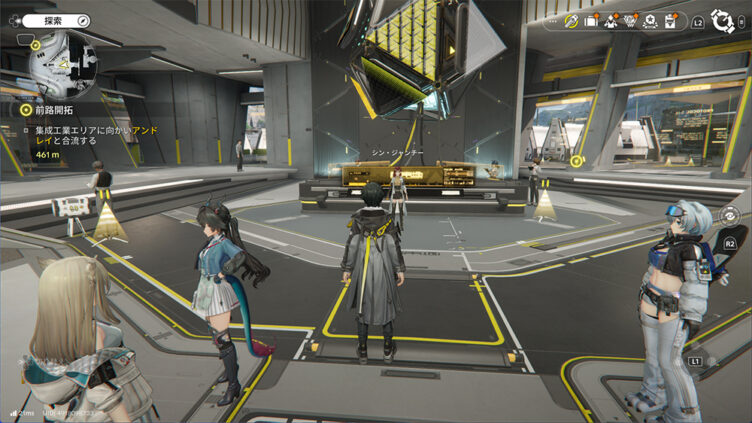Open the large circular gear icon
This screenshot has height=423, width=752.
pyautogui.click(x=722, y=20)
